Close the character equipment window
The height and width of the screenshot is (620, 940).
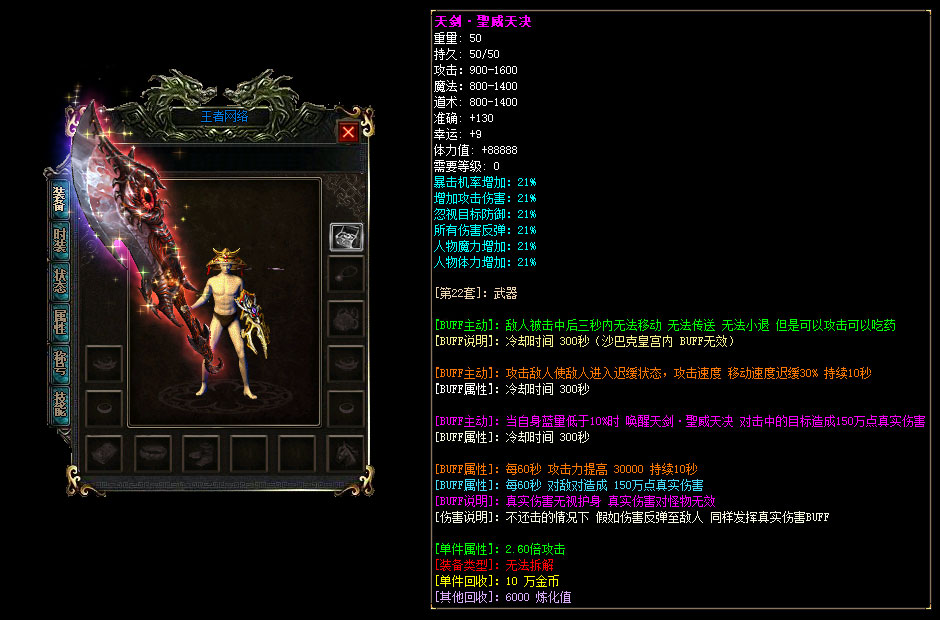pos(347,132)
